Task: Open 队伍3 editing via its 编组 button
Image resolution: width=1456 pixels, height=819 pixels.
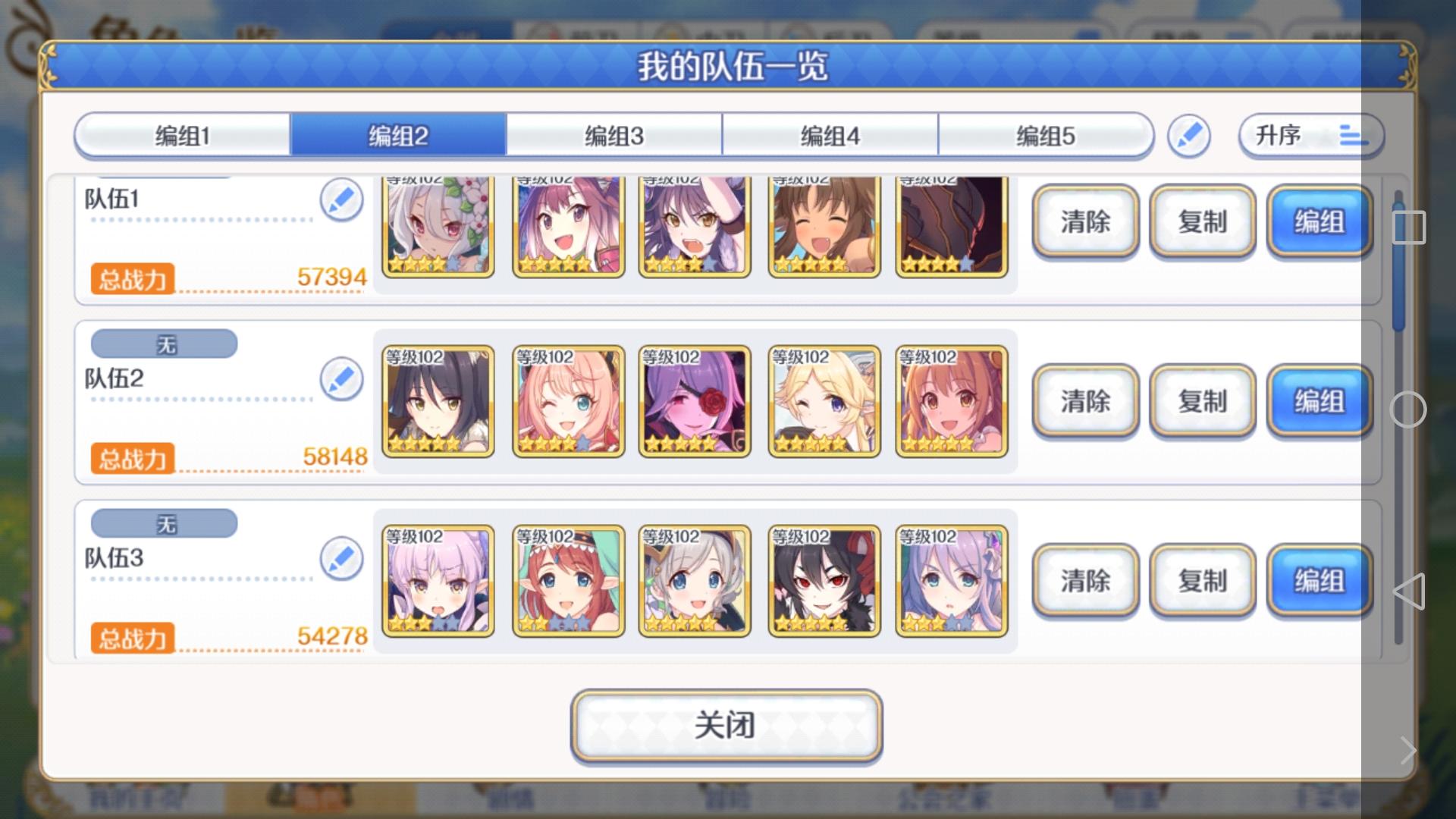Action: tap(1319, 580)
